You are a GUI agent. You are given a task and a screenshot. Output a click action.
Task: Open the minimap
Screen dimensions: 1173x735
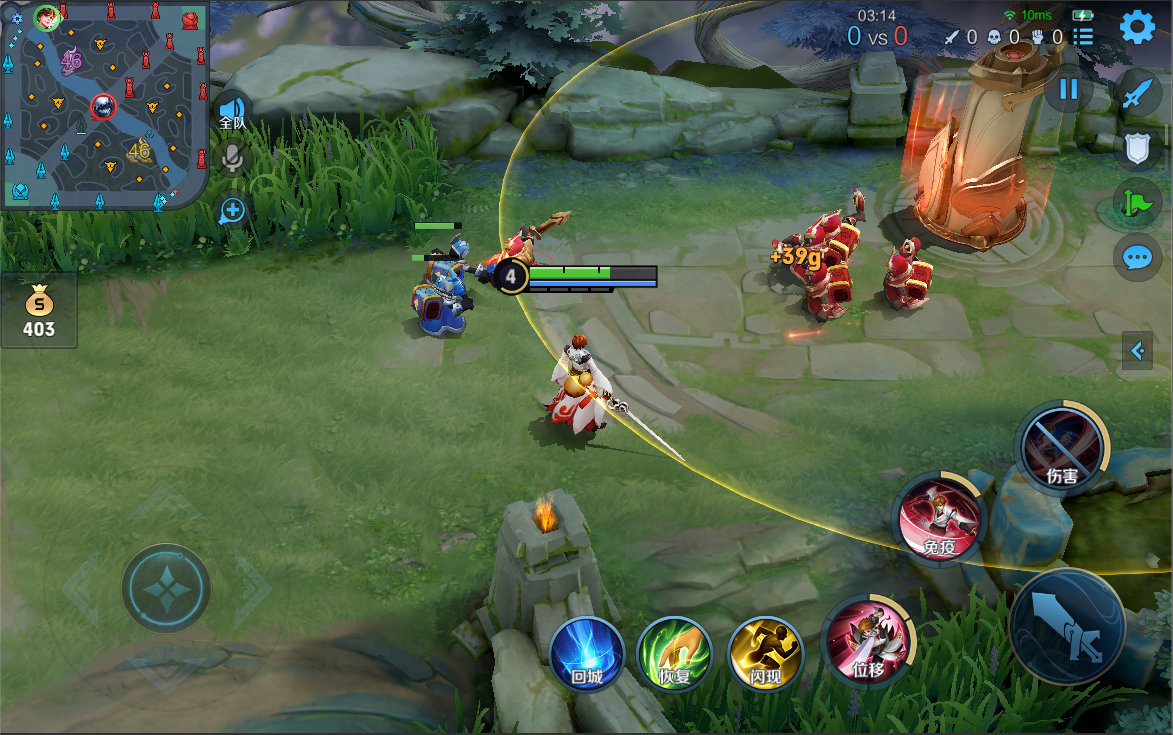point(104,104)
